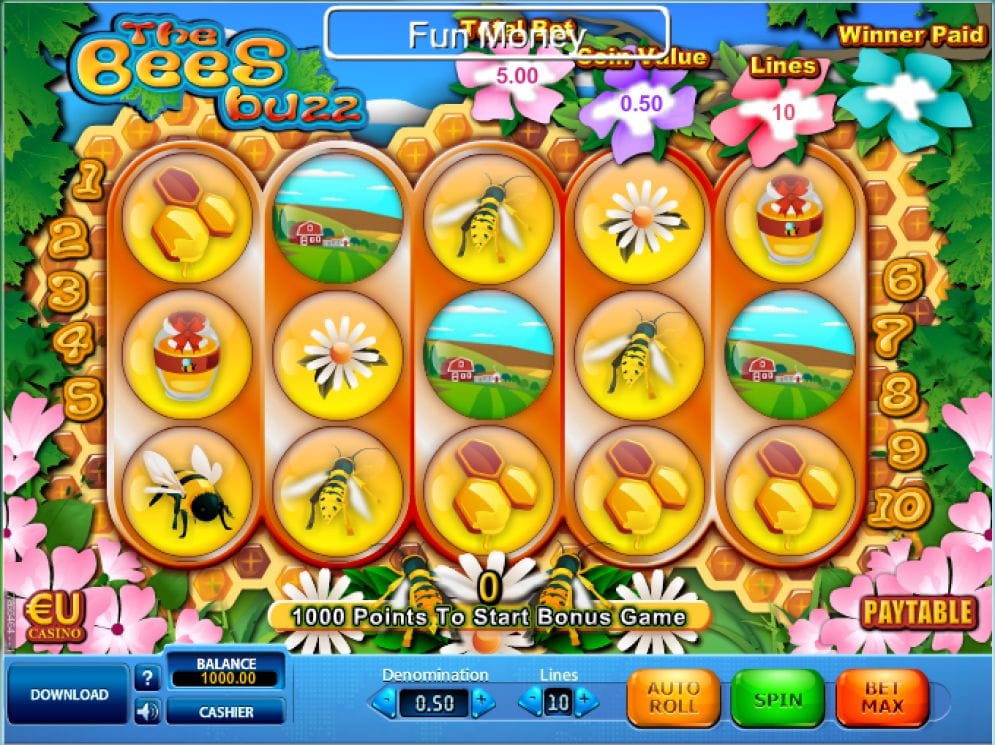The width and height of the screenshot is (995, 745).
Task: Place the maximum bet with Bet Max
Action: [881, 697]
